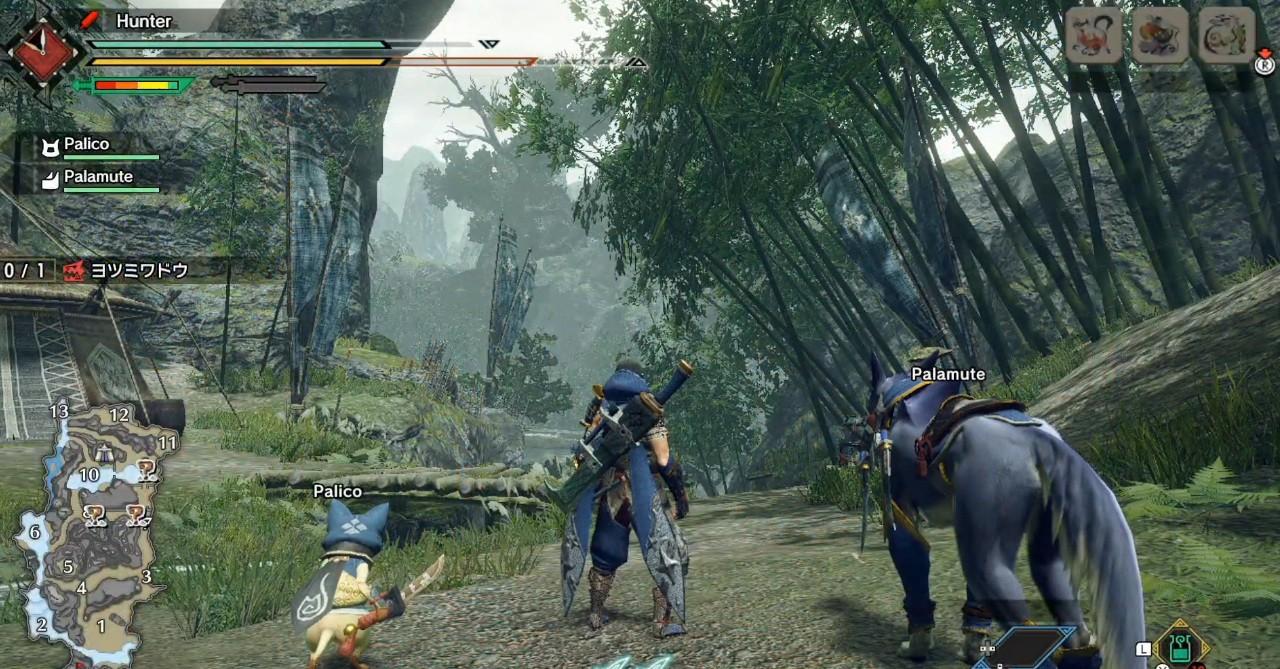Select the green potion item in item bar

pos(1180,645)
